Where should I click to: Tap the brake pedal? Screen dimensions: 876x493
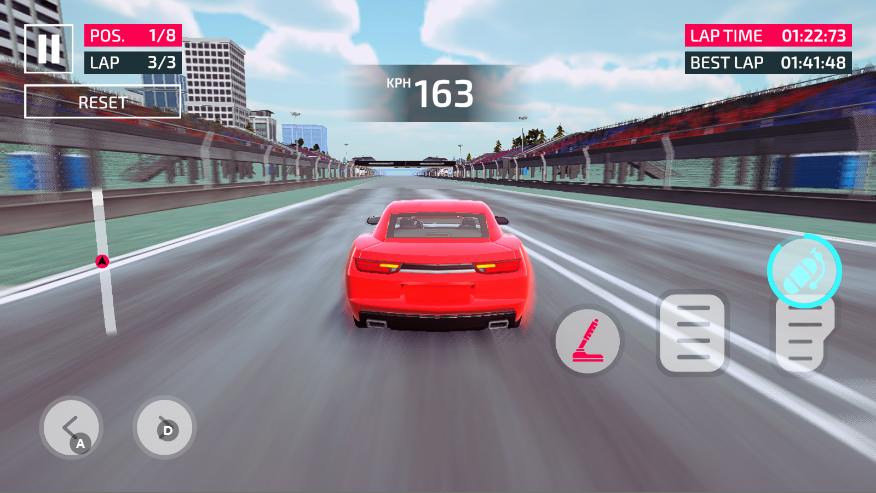tap(692, 334)
